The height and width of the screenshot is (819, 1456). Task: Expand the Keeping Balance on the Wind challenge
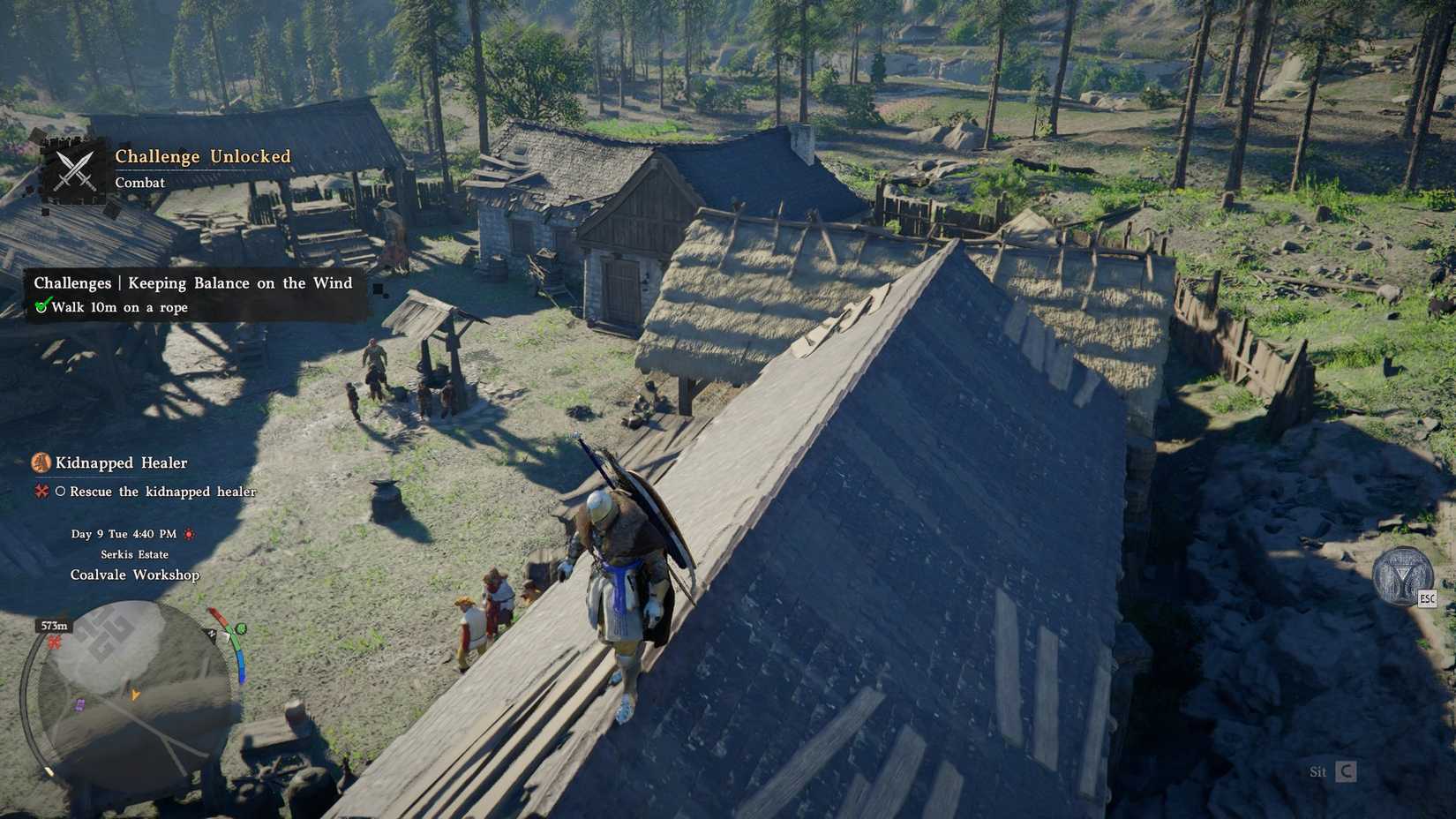click(192, 282)
